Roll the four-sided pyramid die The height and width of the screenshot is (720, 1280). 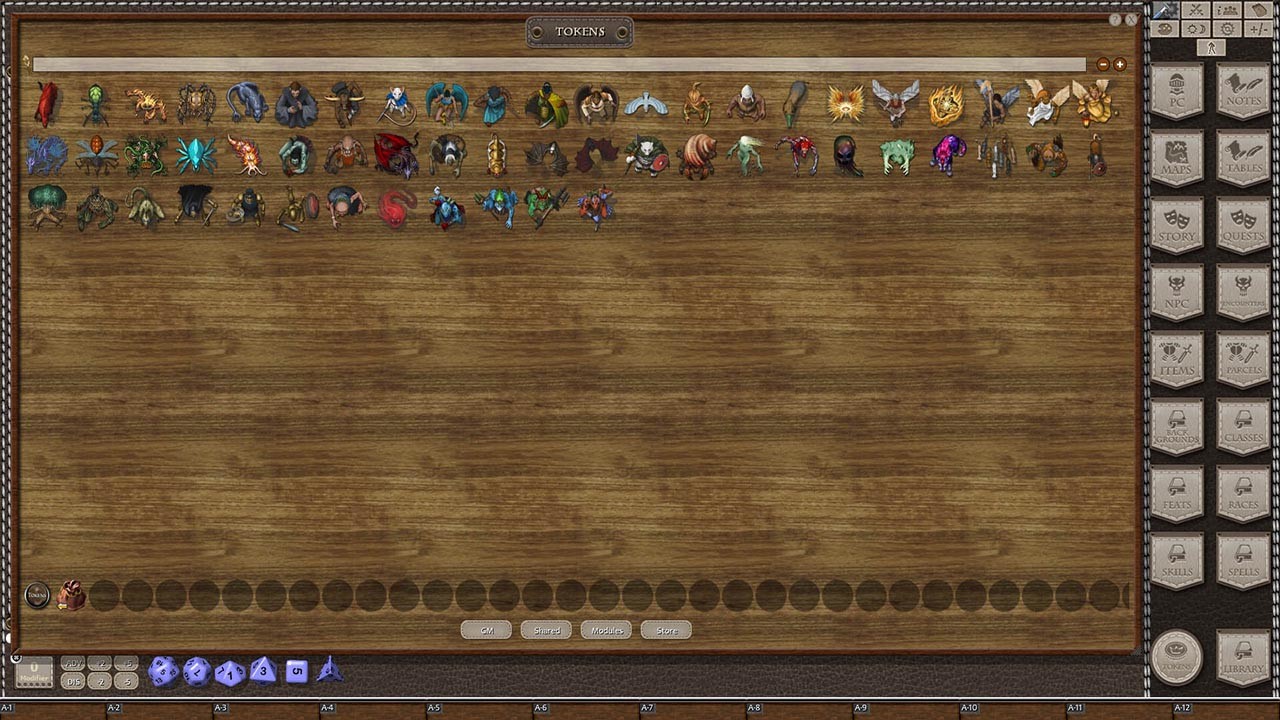(327, 671)
